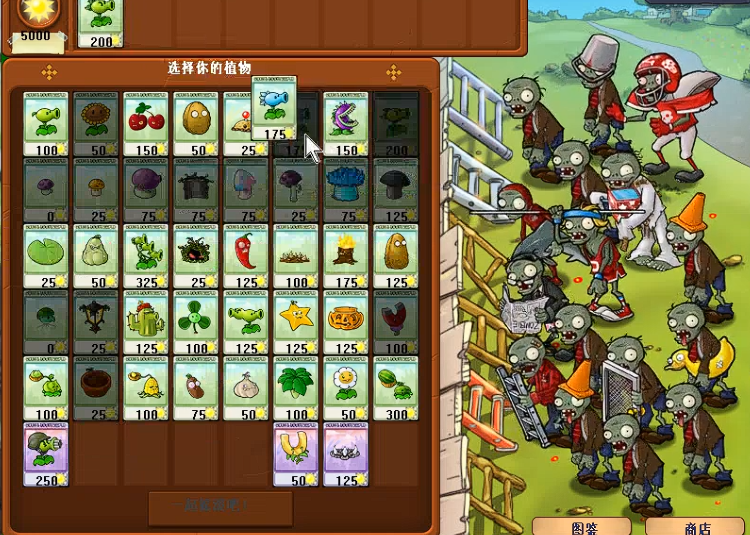Pick the Marigold flower card
This screenshot has height=535, width=750.
pyautogui.click(x=346, y=388)
